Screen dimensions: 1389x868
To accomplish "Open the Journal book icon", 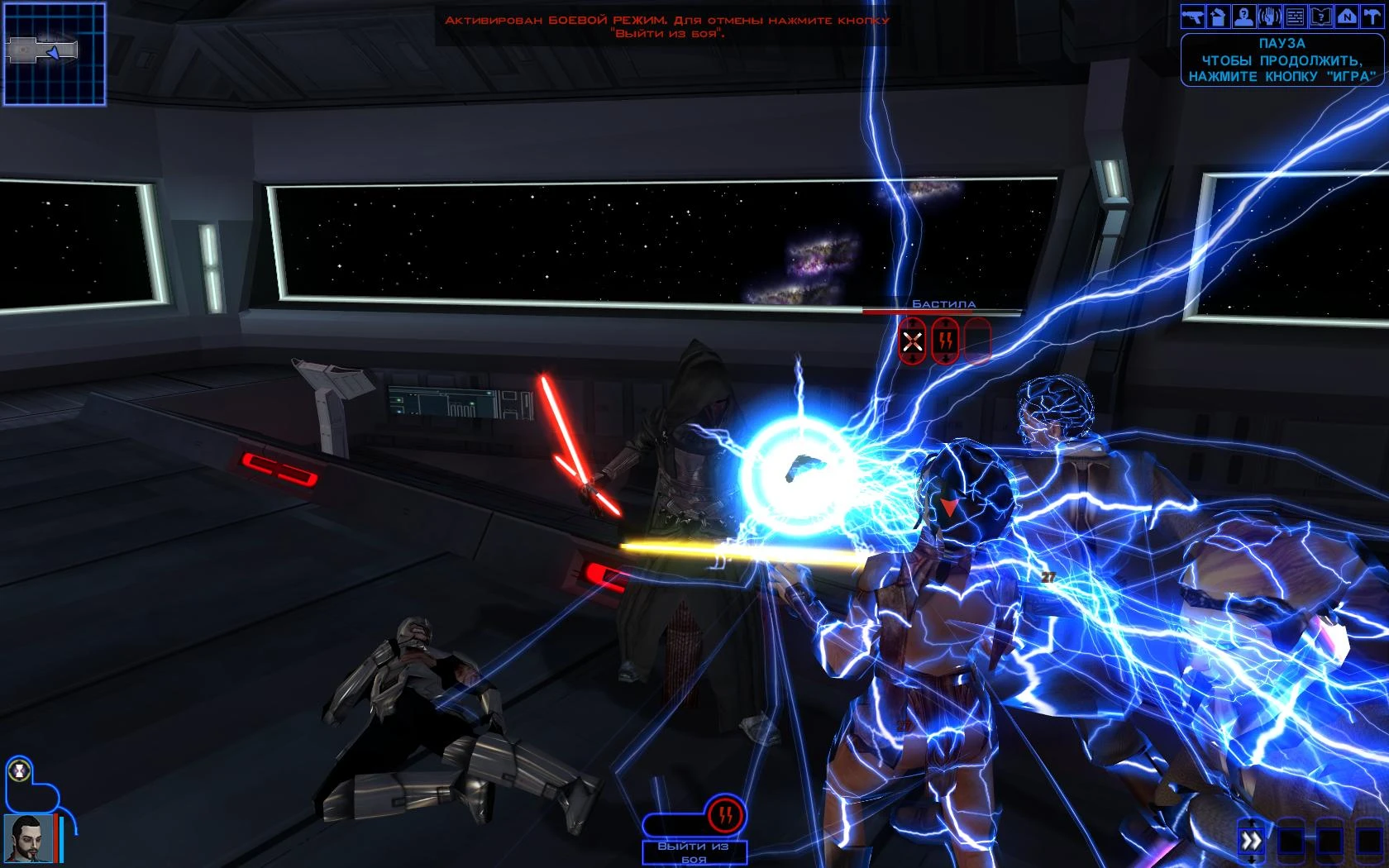I will [1321, 15].
